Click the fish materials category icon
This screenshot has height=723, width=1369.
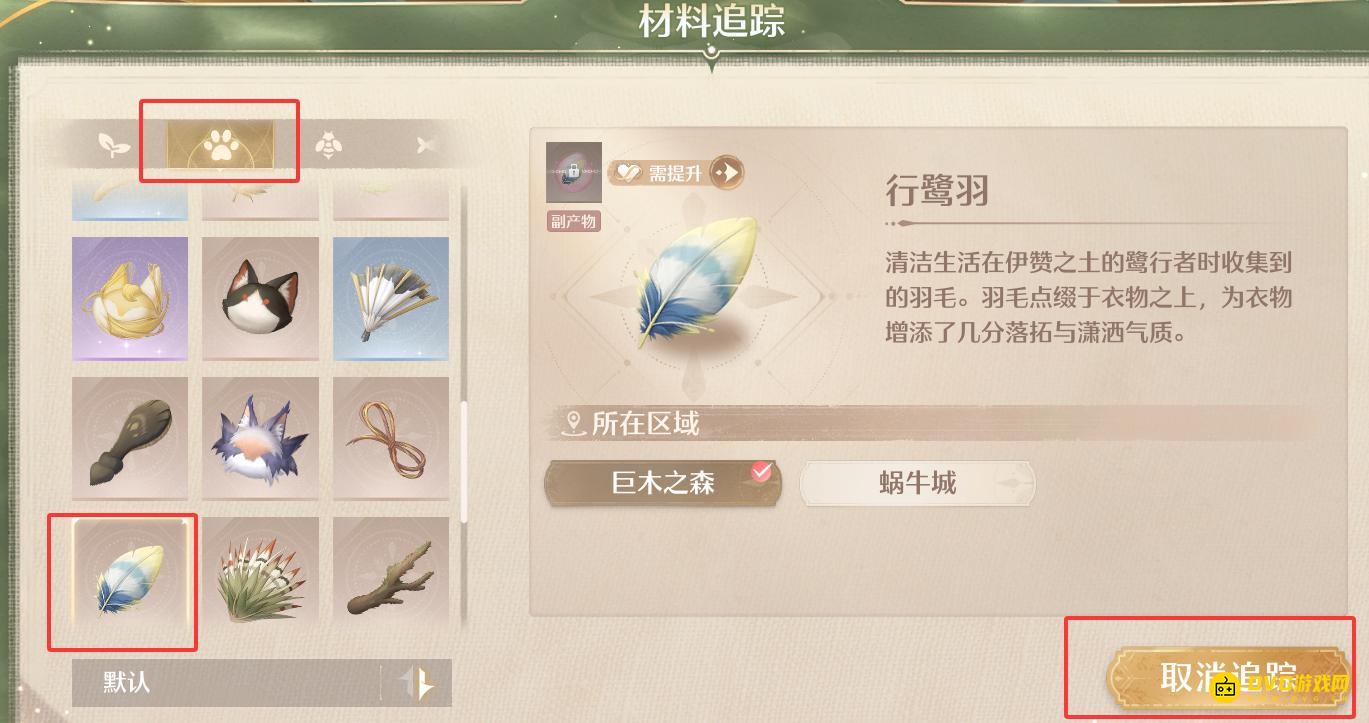click(x=424, y=144)
